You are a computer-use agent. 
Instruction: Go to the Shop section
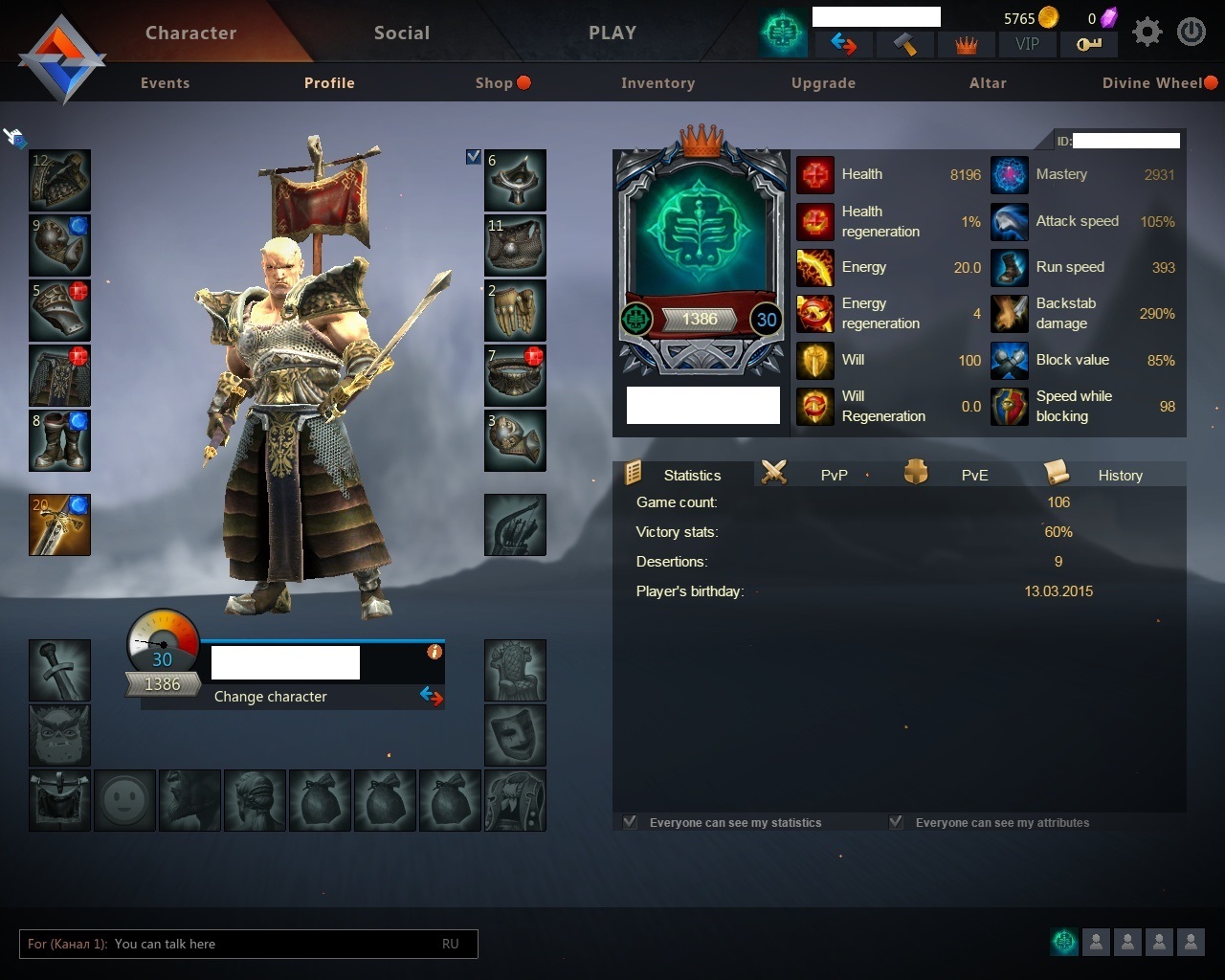click(495, 83)
